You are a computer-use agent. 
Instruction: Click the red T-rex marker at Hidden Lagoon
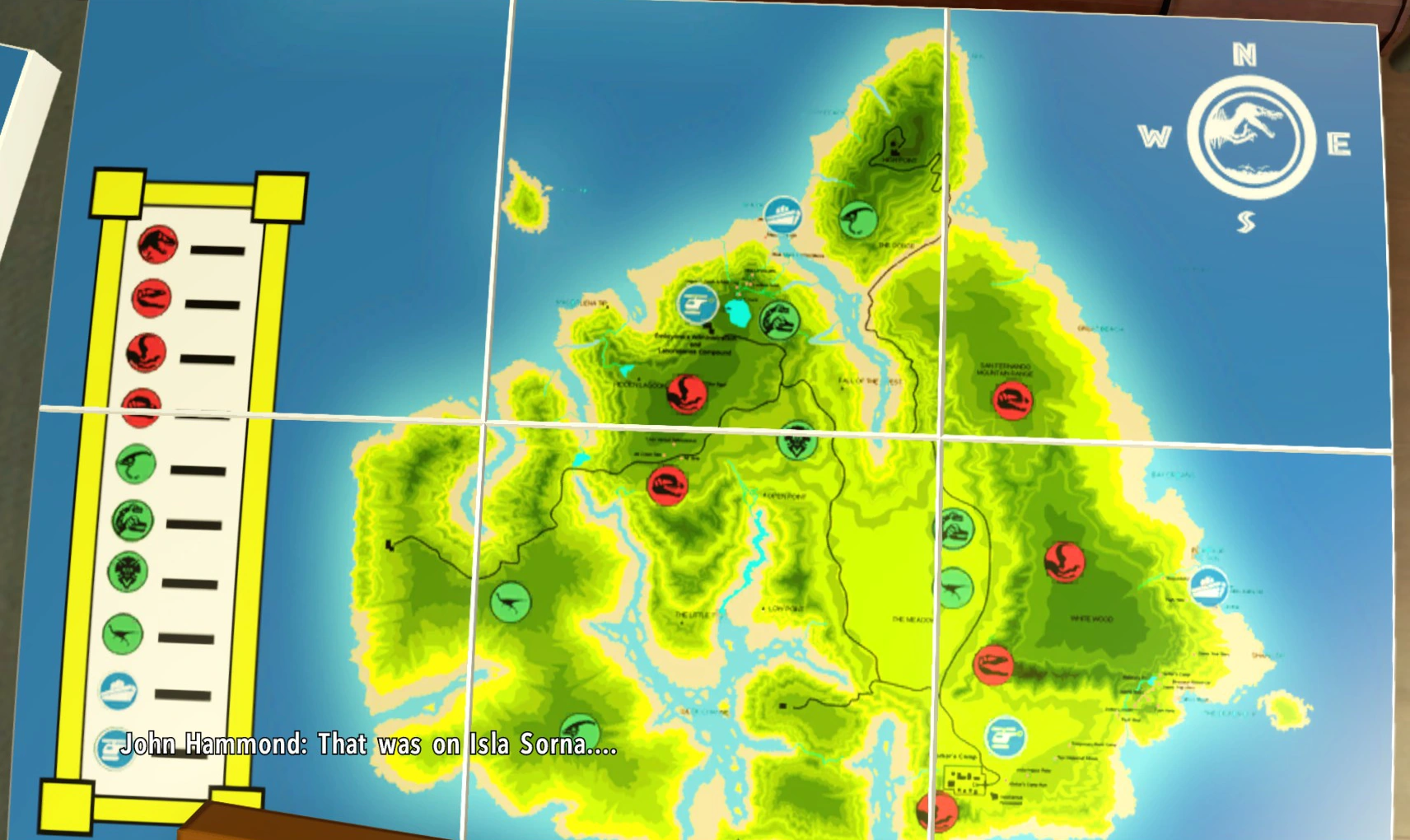tap(687, 393)
